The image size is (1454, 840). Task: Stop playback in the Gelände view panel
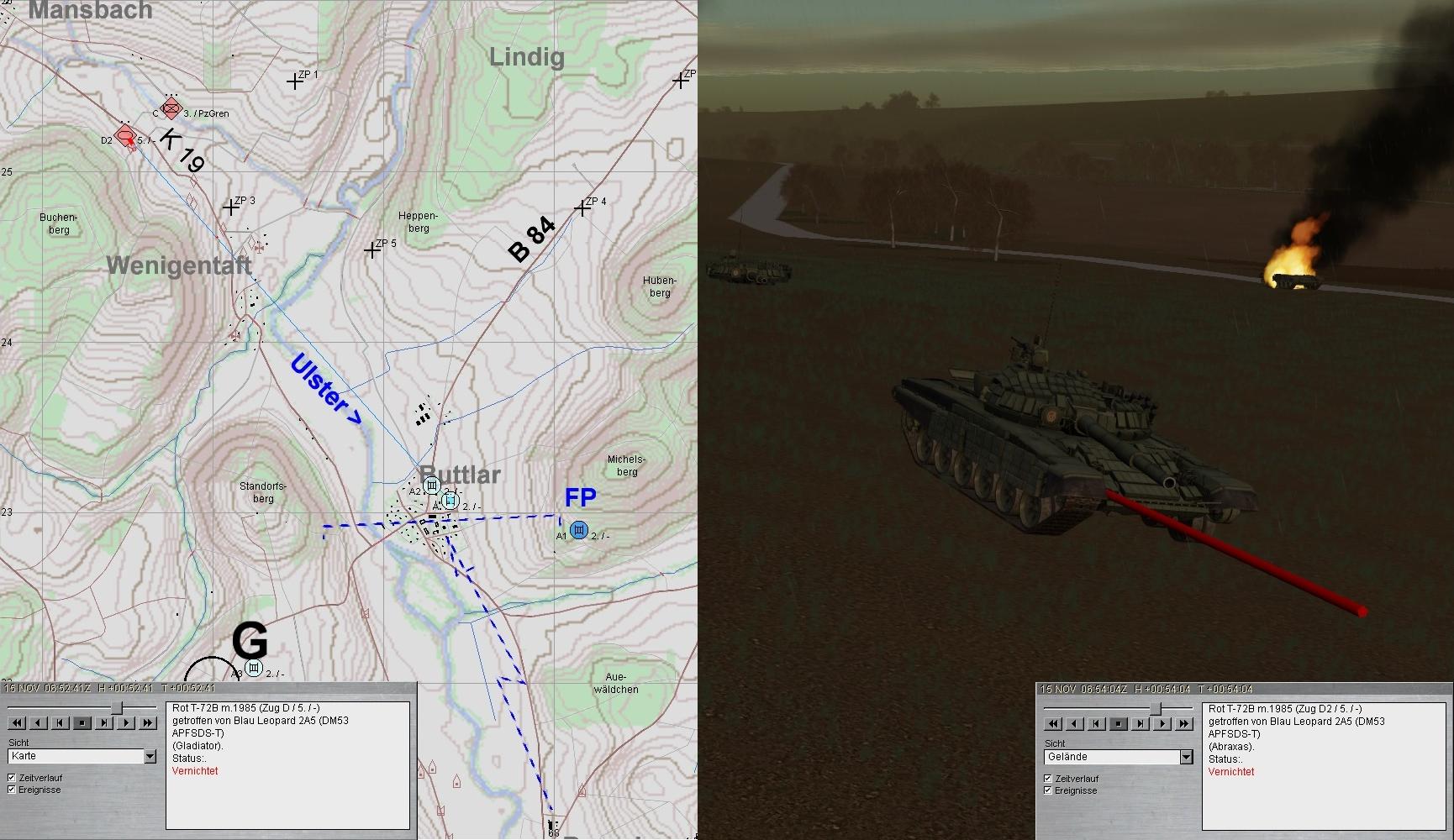click(1119, 723)
